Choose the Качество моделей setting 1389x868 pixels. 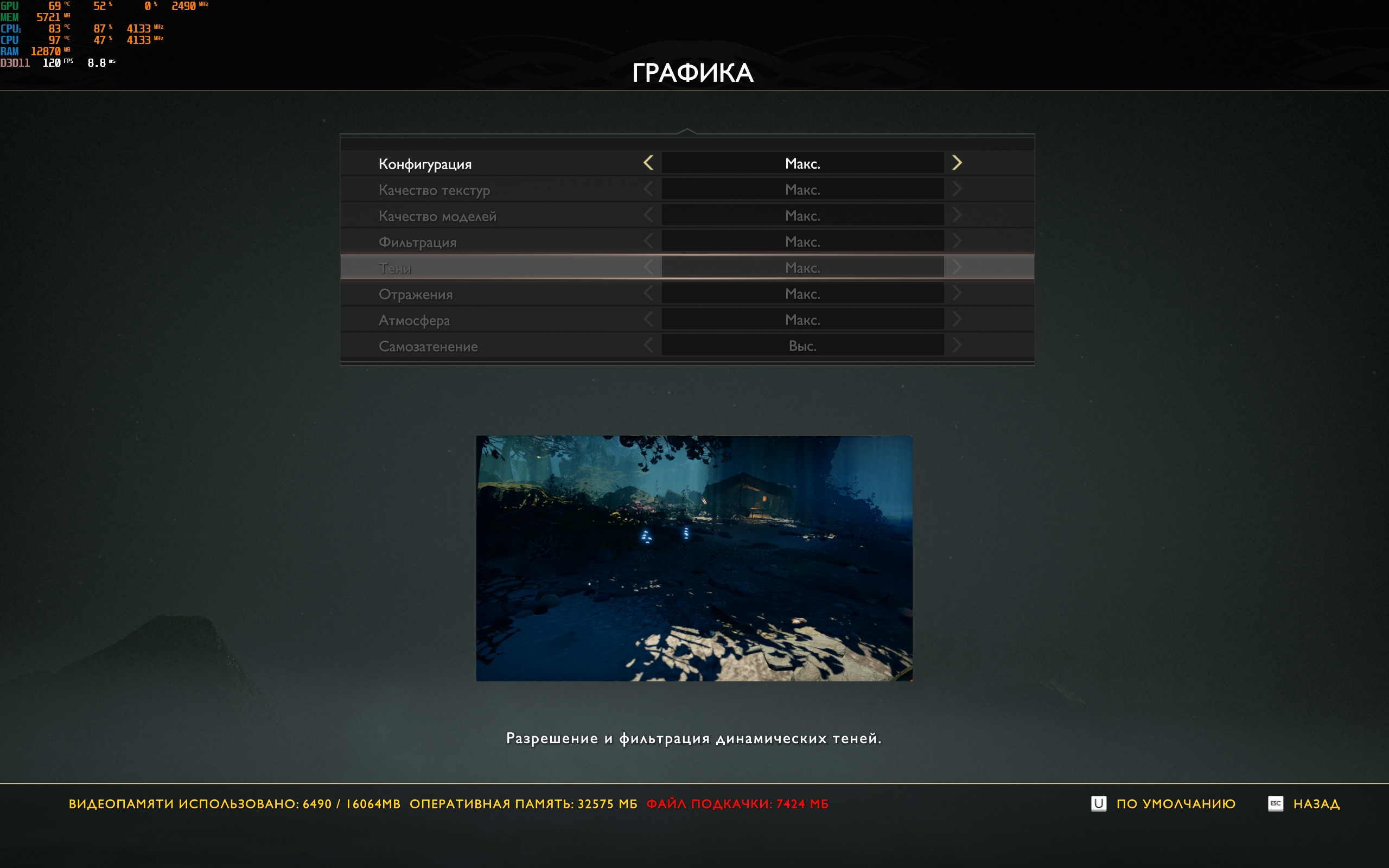[437, 216]
